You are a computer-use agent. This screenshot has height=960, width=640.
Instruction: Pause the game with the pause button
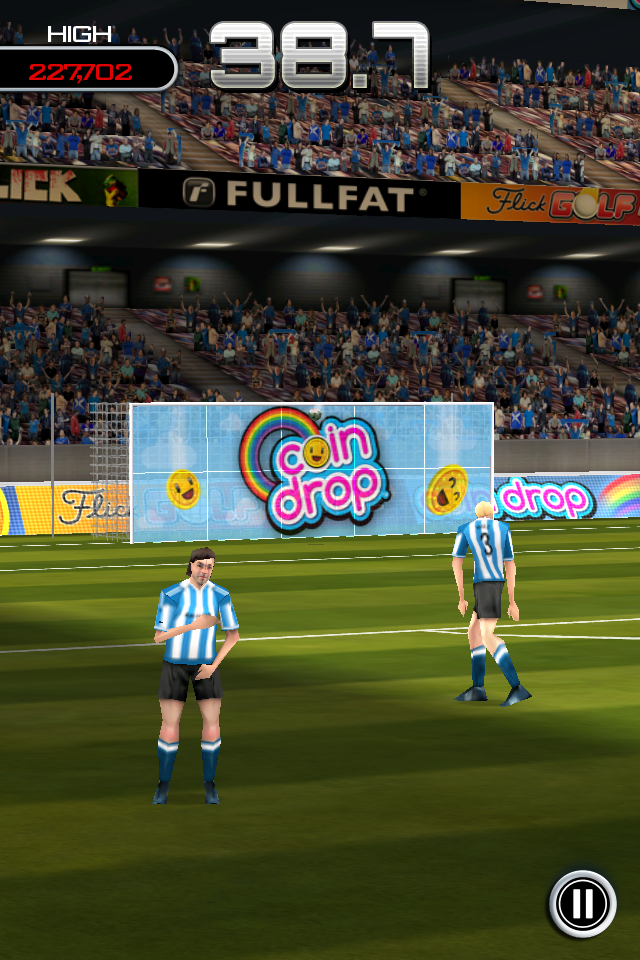click(x=582, y=903)
